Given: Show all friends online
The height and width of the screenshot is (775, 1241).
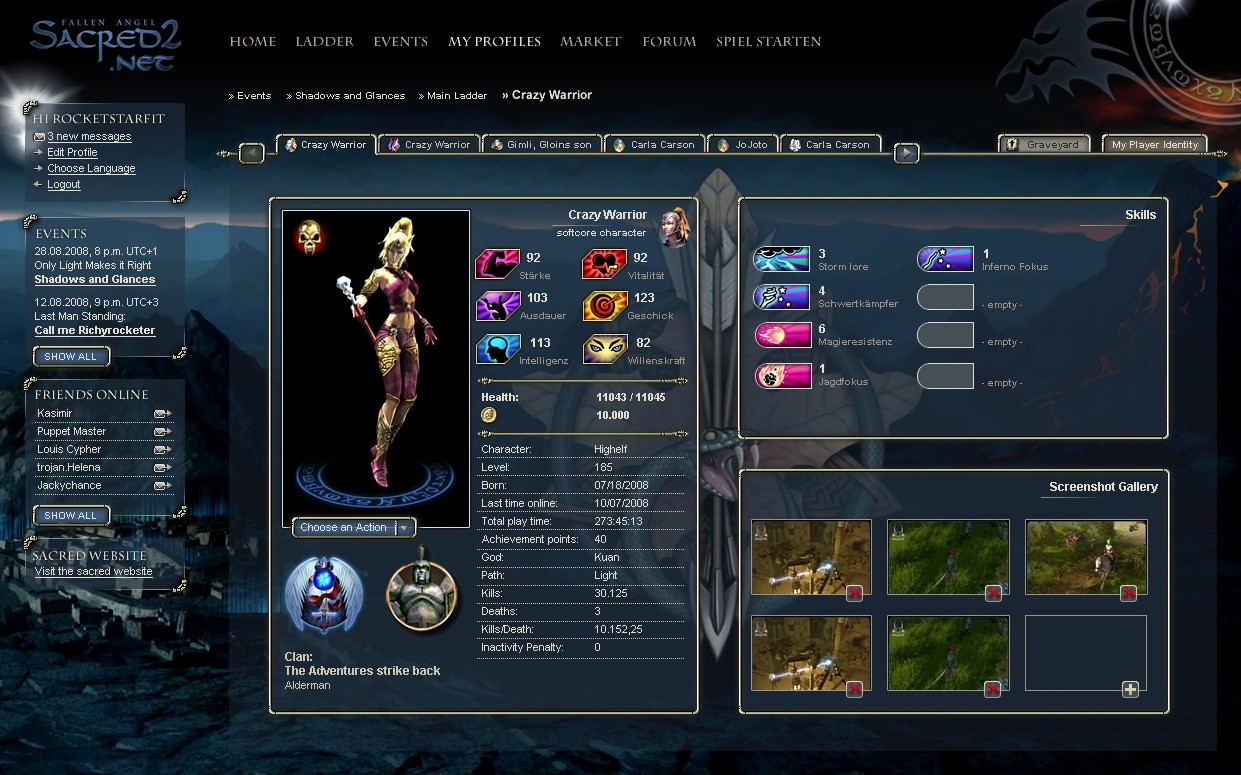Looking at the screenshot, I should (x=71, y=516).
